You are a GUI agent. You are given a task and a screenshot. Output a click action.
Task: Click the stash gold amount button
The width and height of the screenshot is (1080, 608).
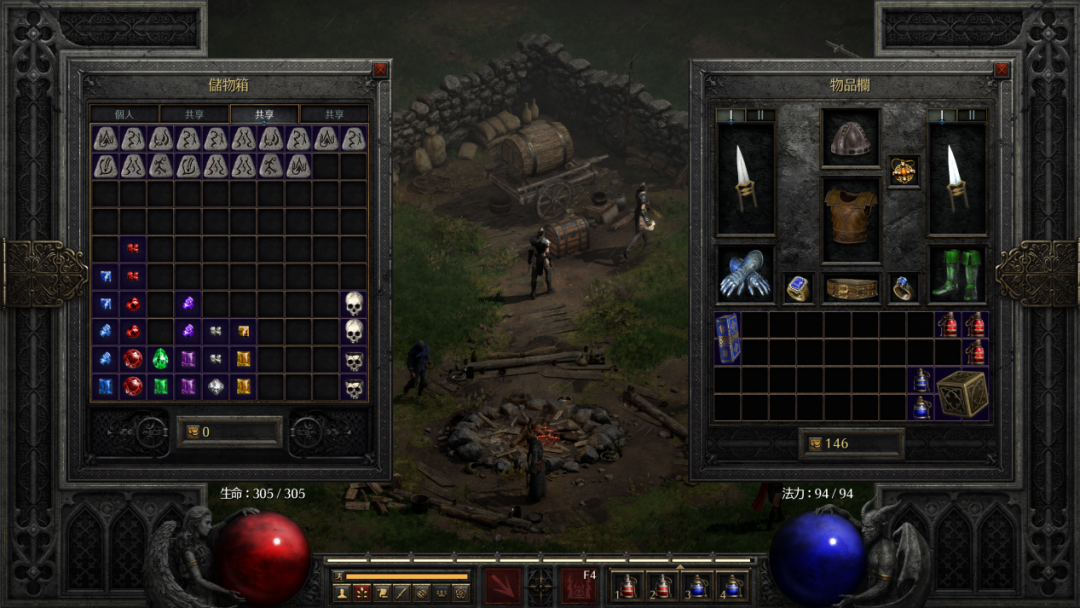point(229,432)
